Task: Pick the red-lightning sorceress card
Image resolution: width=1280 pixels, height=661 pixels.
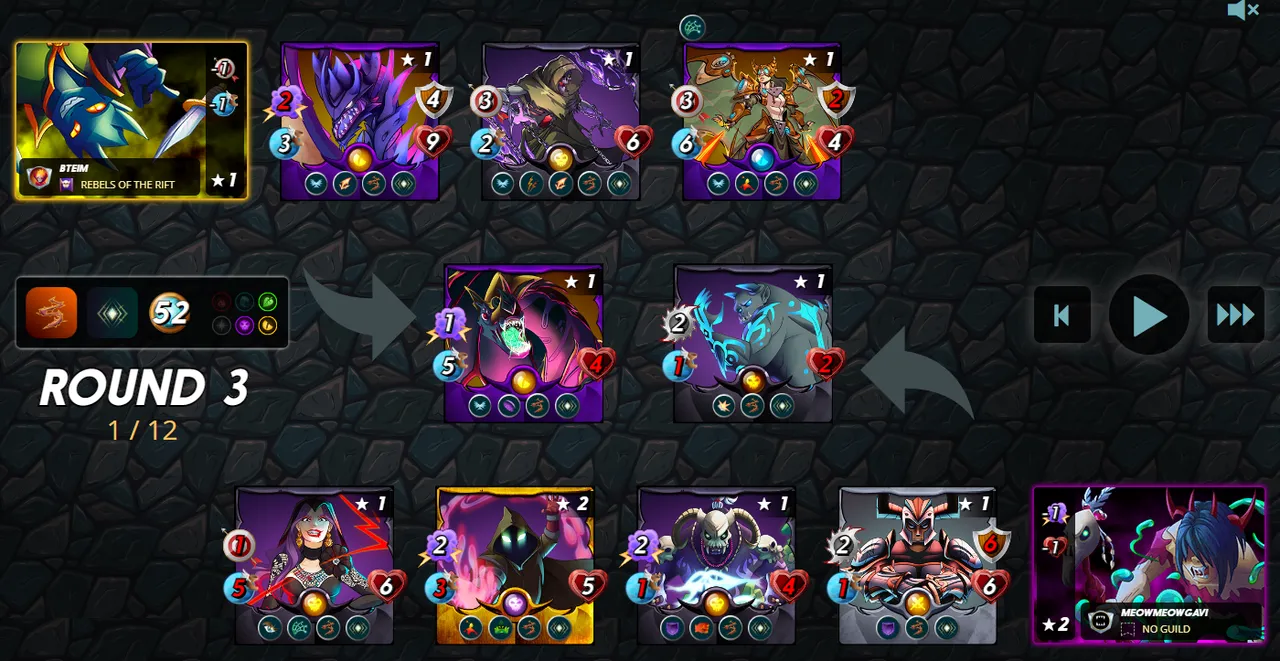Action: point(315,565)
